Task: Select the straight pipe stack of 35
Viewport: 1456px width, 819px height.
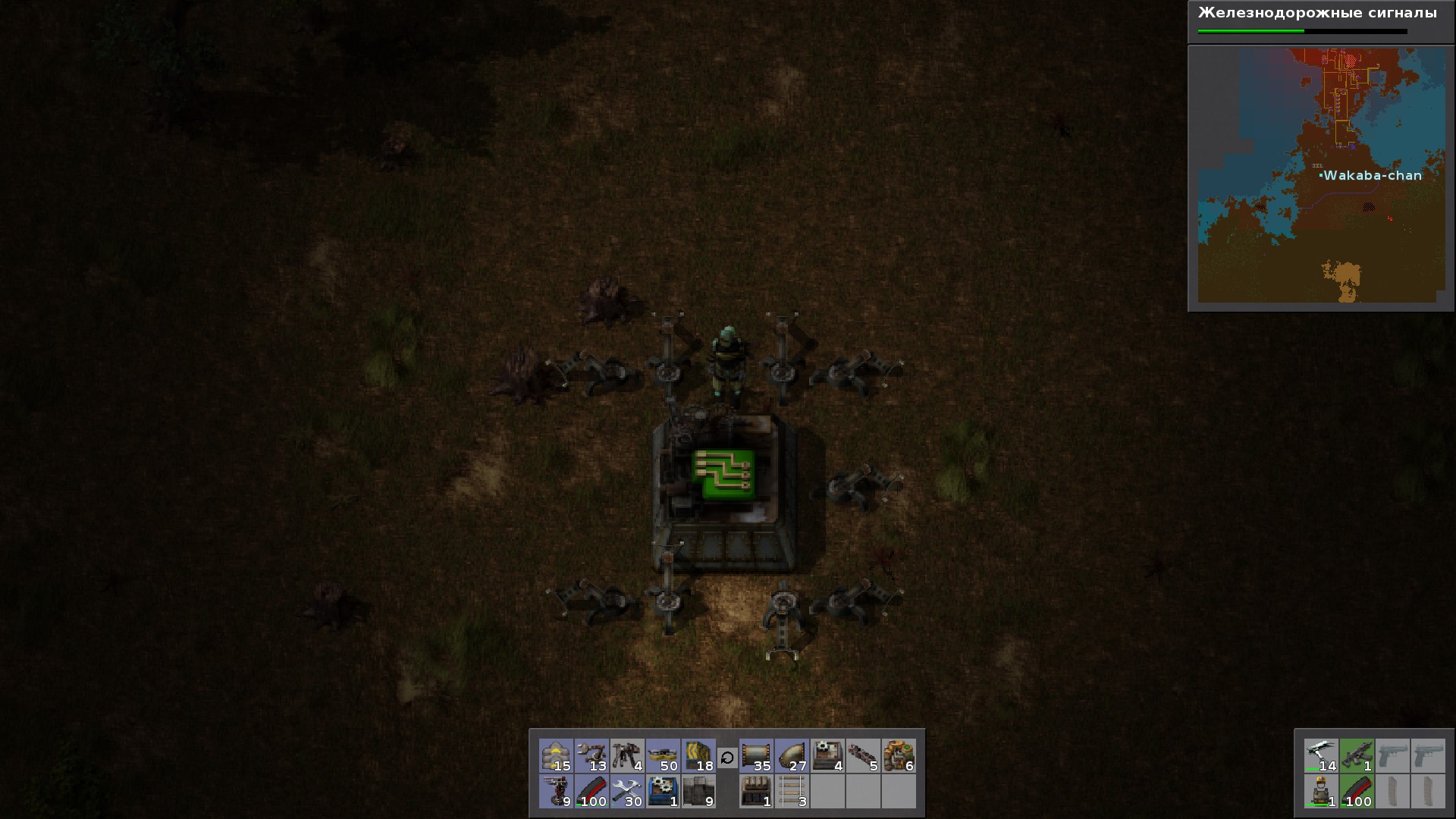Action: tap(756, 756)
